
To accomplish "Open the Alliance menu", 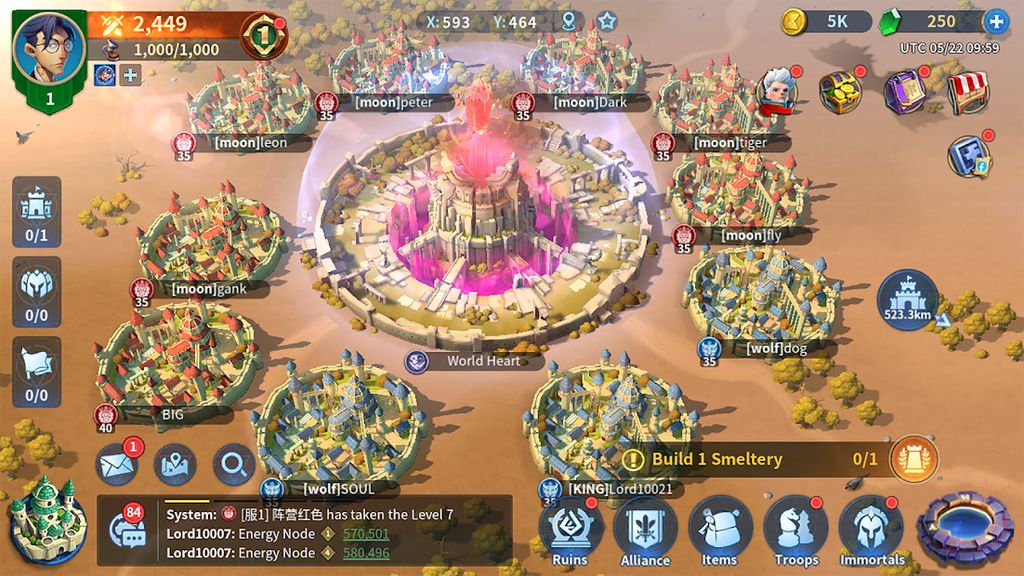I will pos(645,530).
